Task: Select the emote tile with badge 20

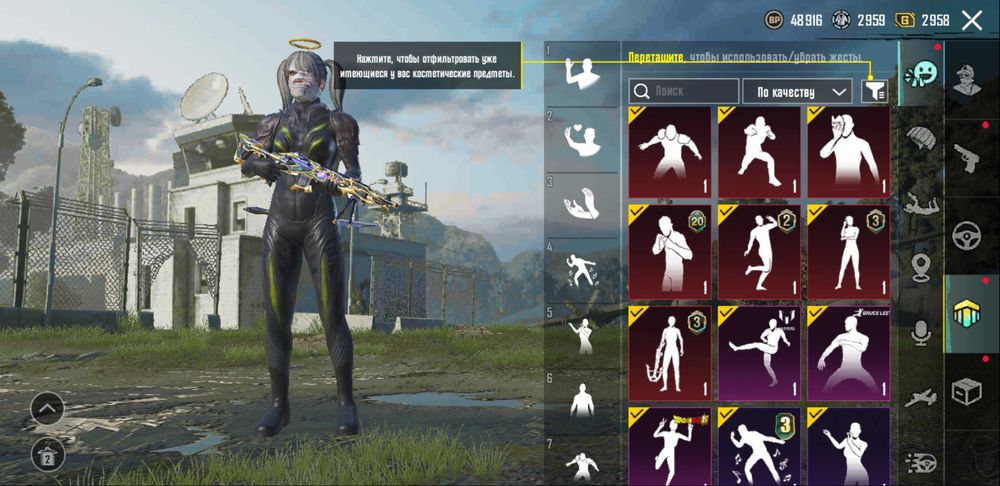Action: coord(669,252)
